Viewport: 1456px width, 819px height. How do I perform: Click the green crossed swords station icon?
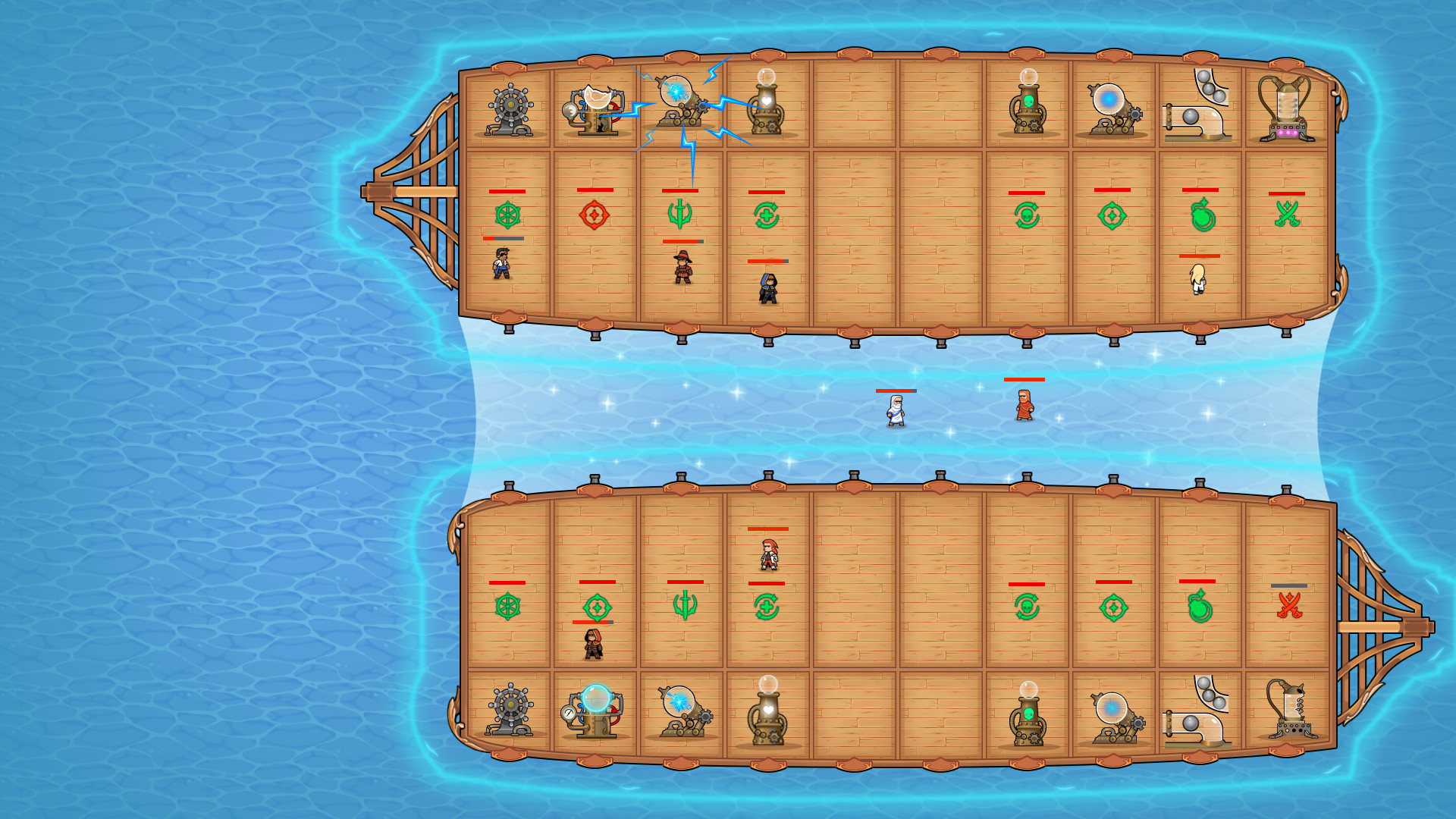coord(1287,215)
